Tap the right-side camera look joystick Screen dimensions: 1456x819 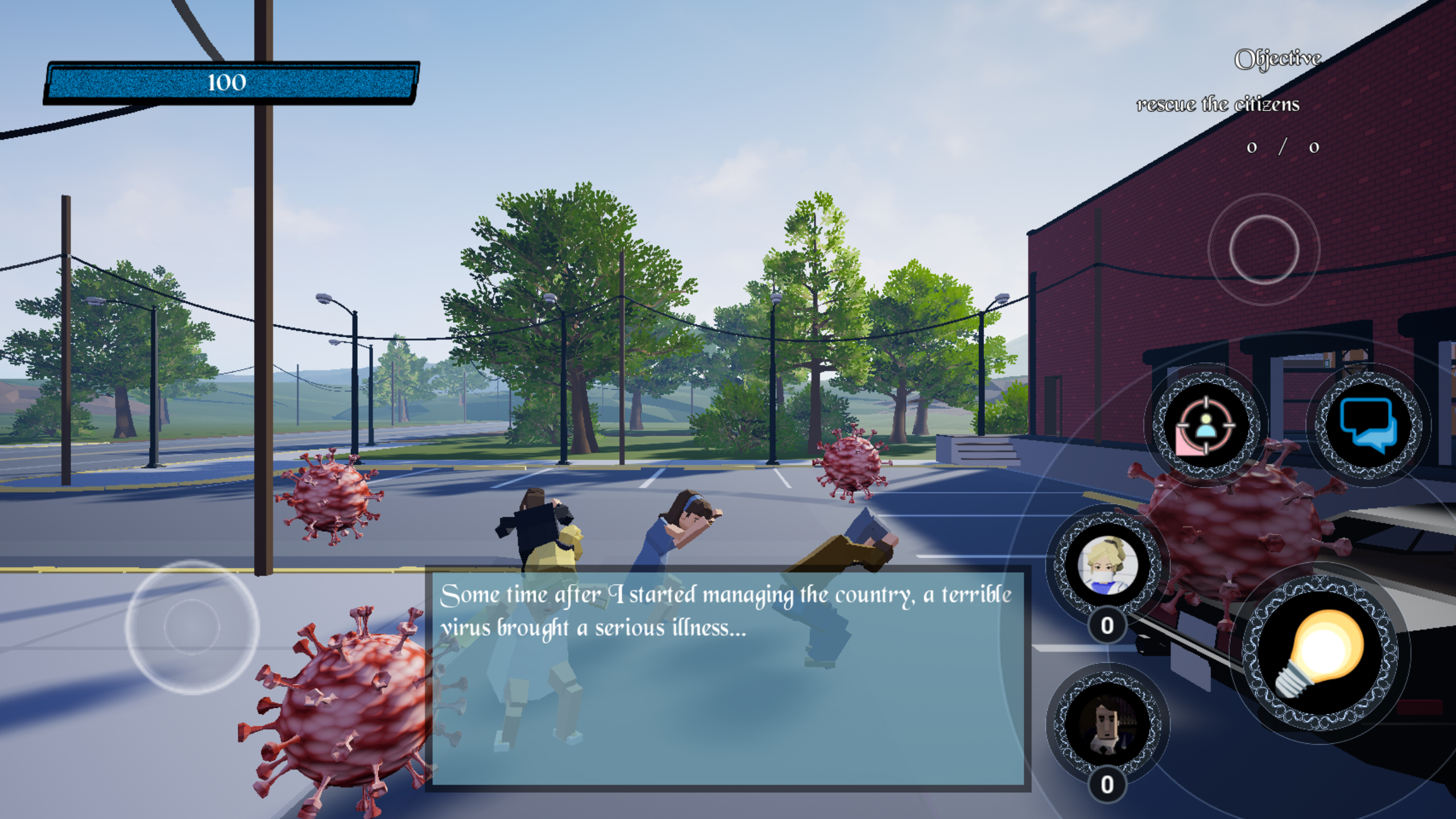(x=1264, y=250)
